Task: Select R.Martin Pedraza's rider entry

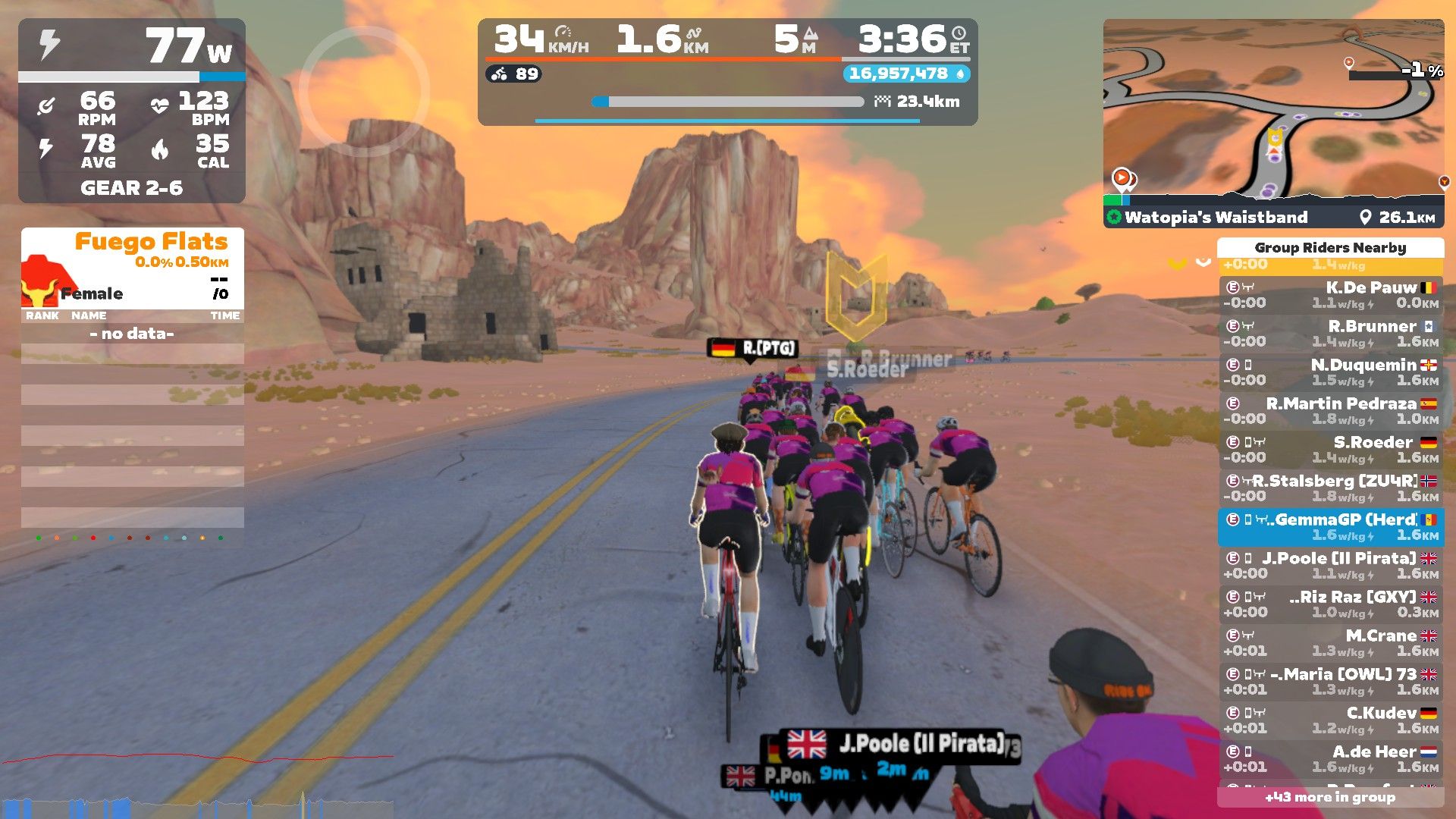Action: pyautogui.click(x=1331, y=411)
